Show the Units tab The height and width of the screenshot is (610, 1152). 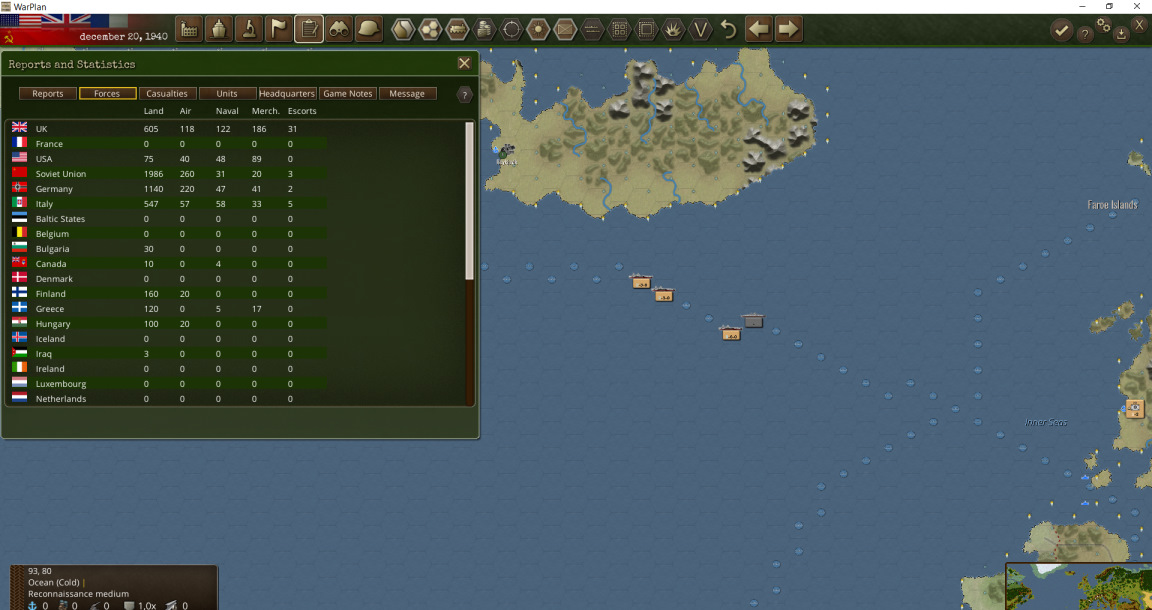pyautogui.click(x=227, y=94)
